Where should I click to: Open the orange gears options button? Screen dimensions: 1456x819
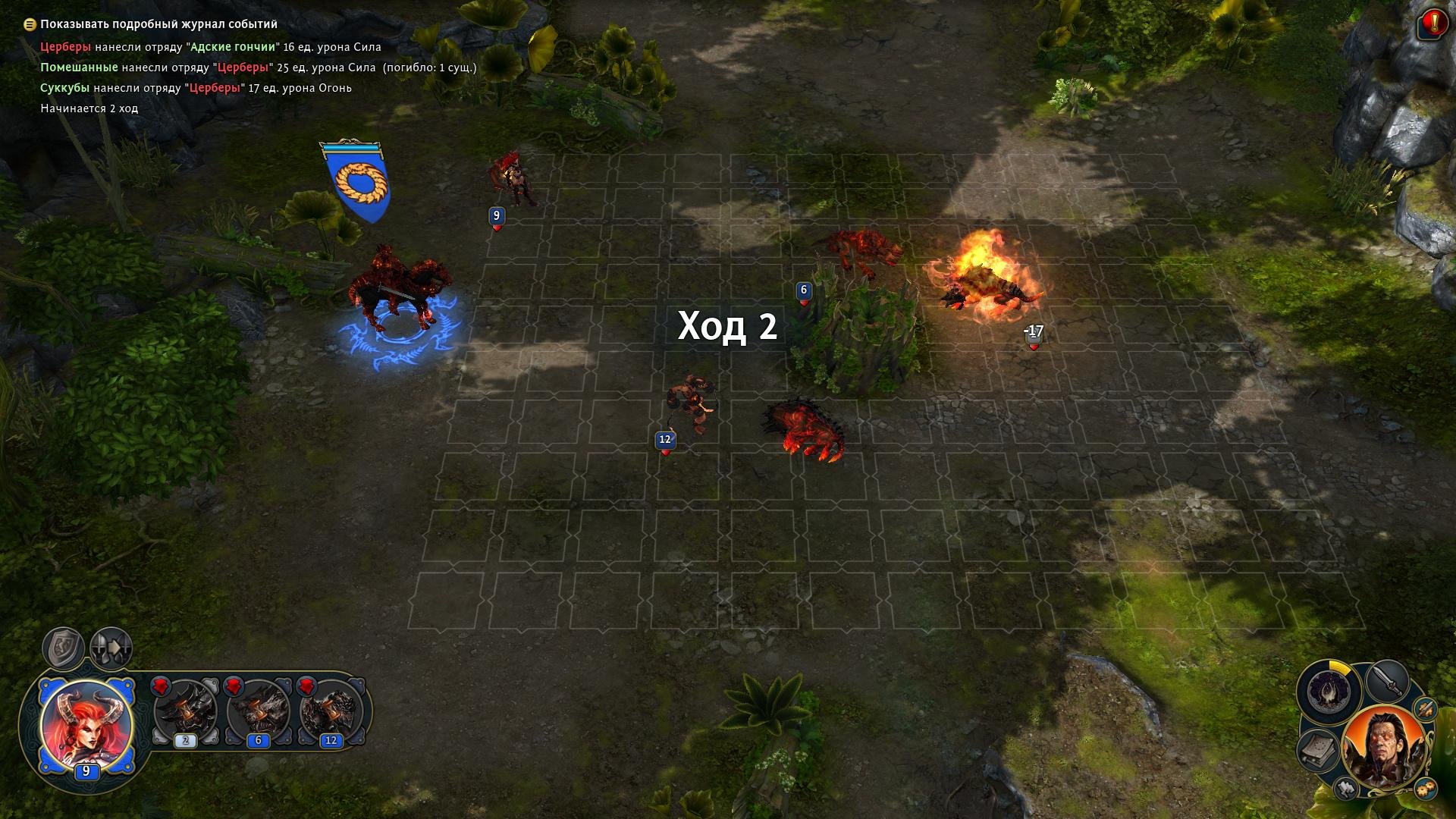pos(1425,787)
